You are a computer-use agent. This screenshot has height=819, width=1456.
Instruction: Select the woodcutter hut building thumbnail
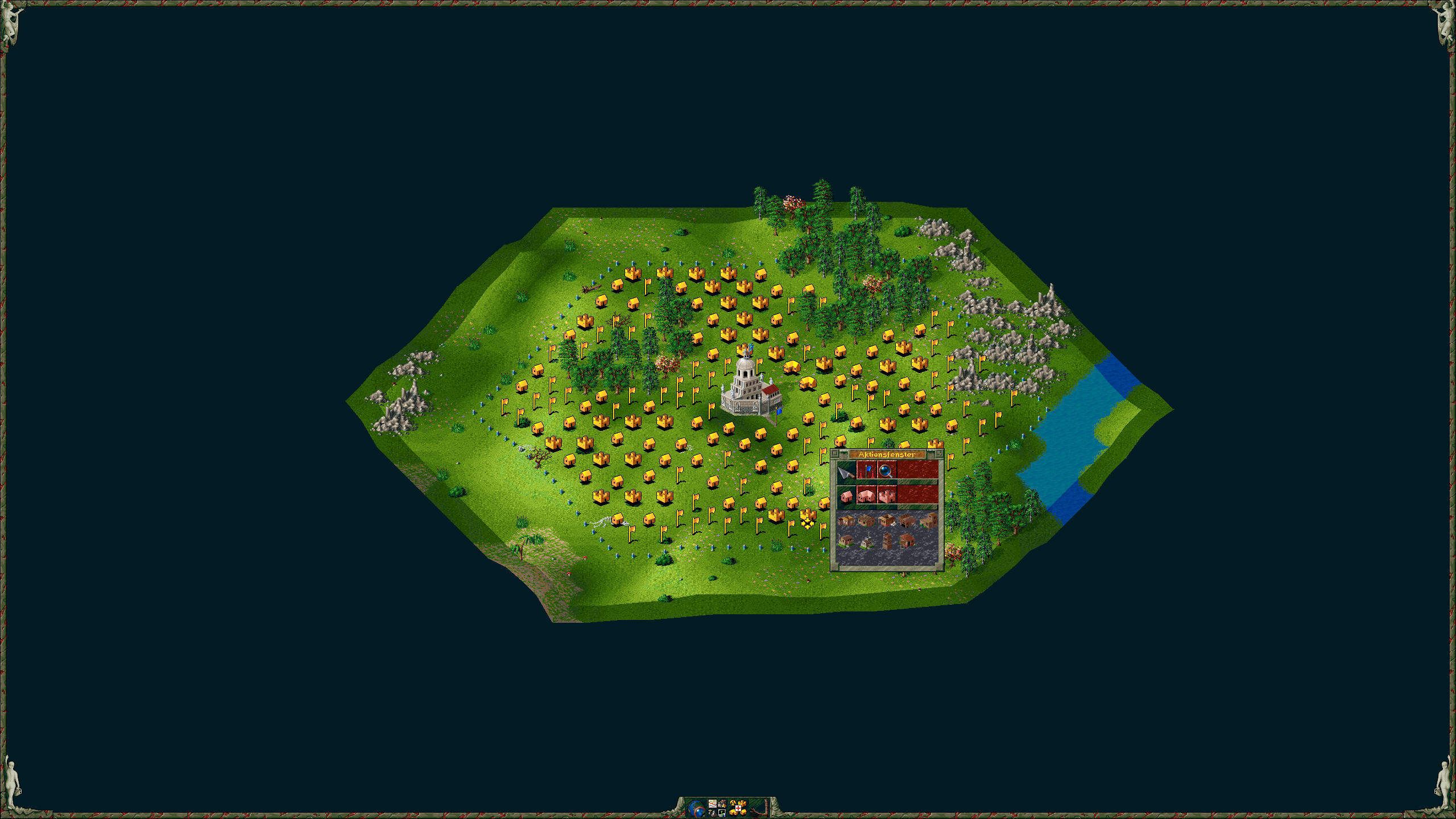[x=847, y=521]
